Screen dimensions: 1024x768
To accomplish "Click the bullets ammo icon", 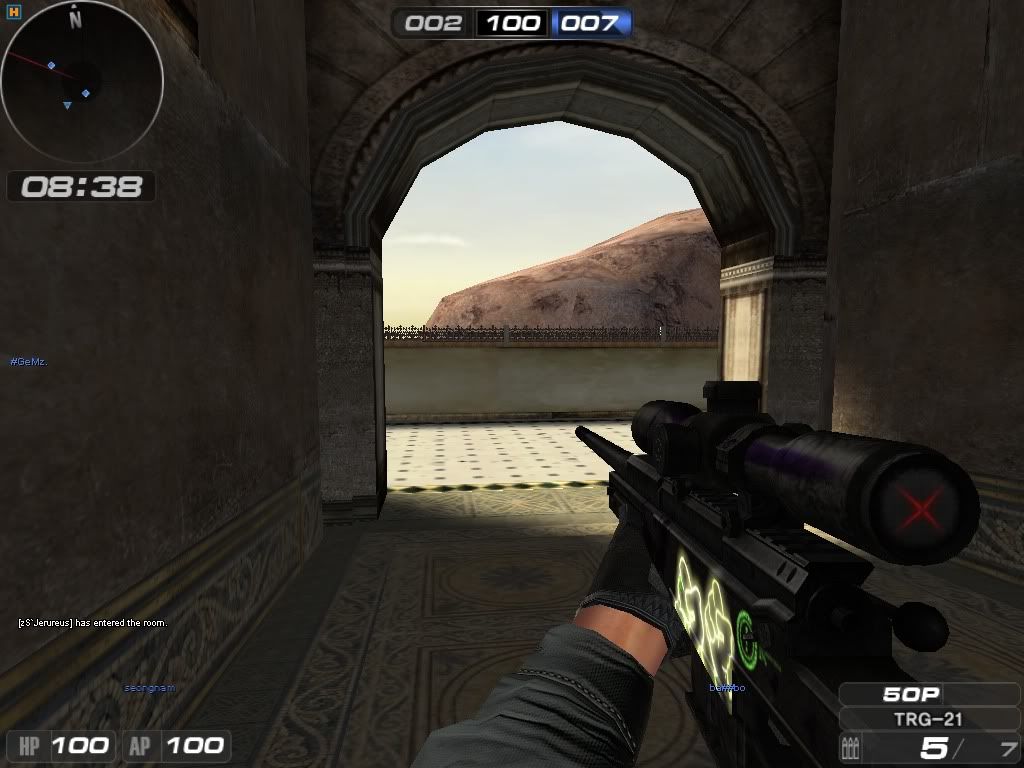I will pos(853,747).
